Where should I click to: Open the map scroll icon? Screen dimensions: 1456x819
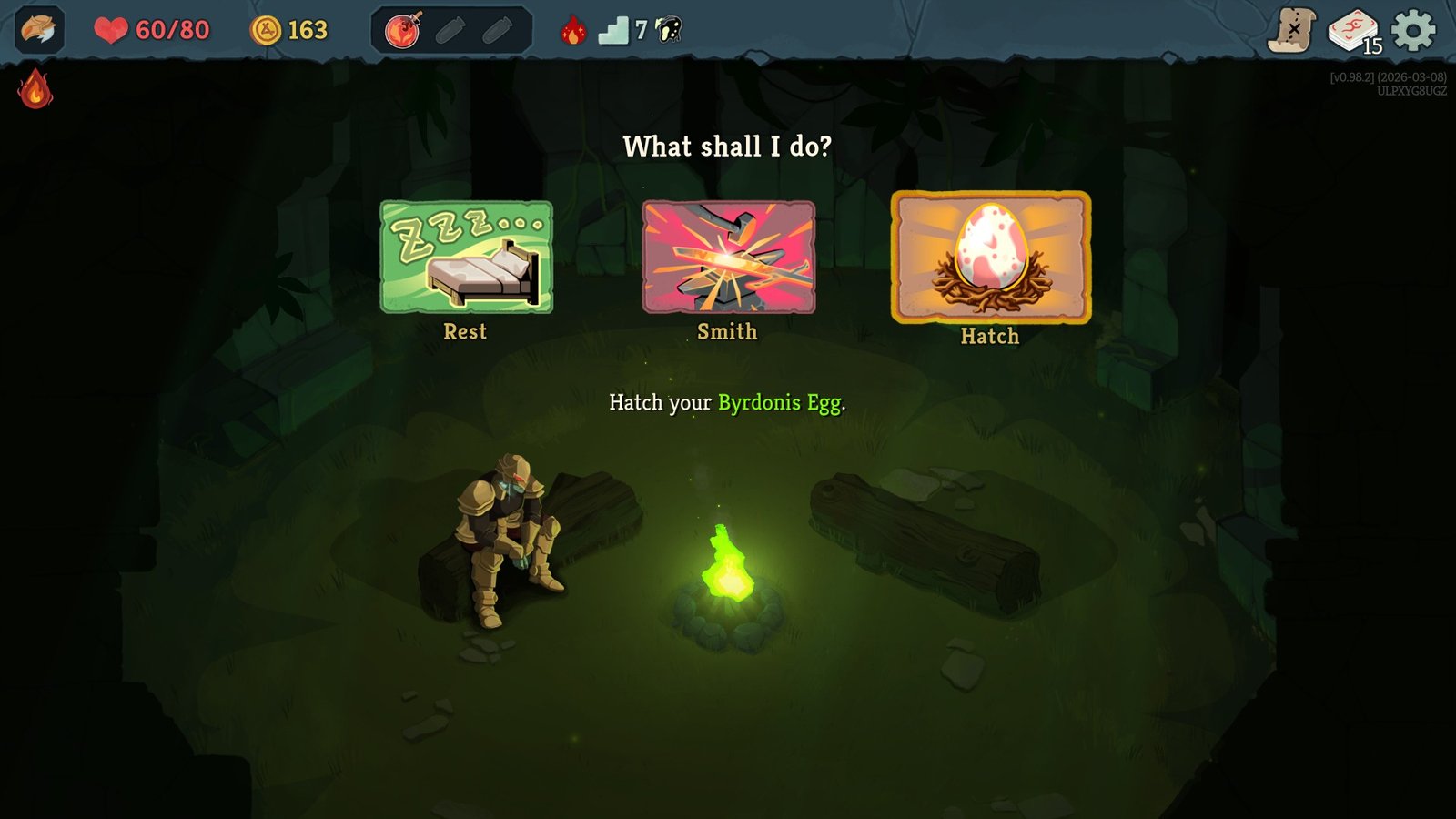click(x=1291, y=28)
